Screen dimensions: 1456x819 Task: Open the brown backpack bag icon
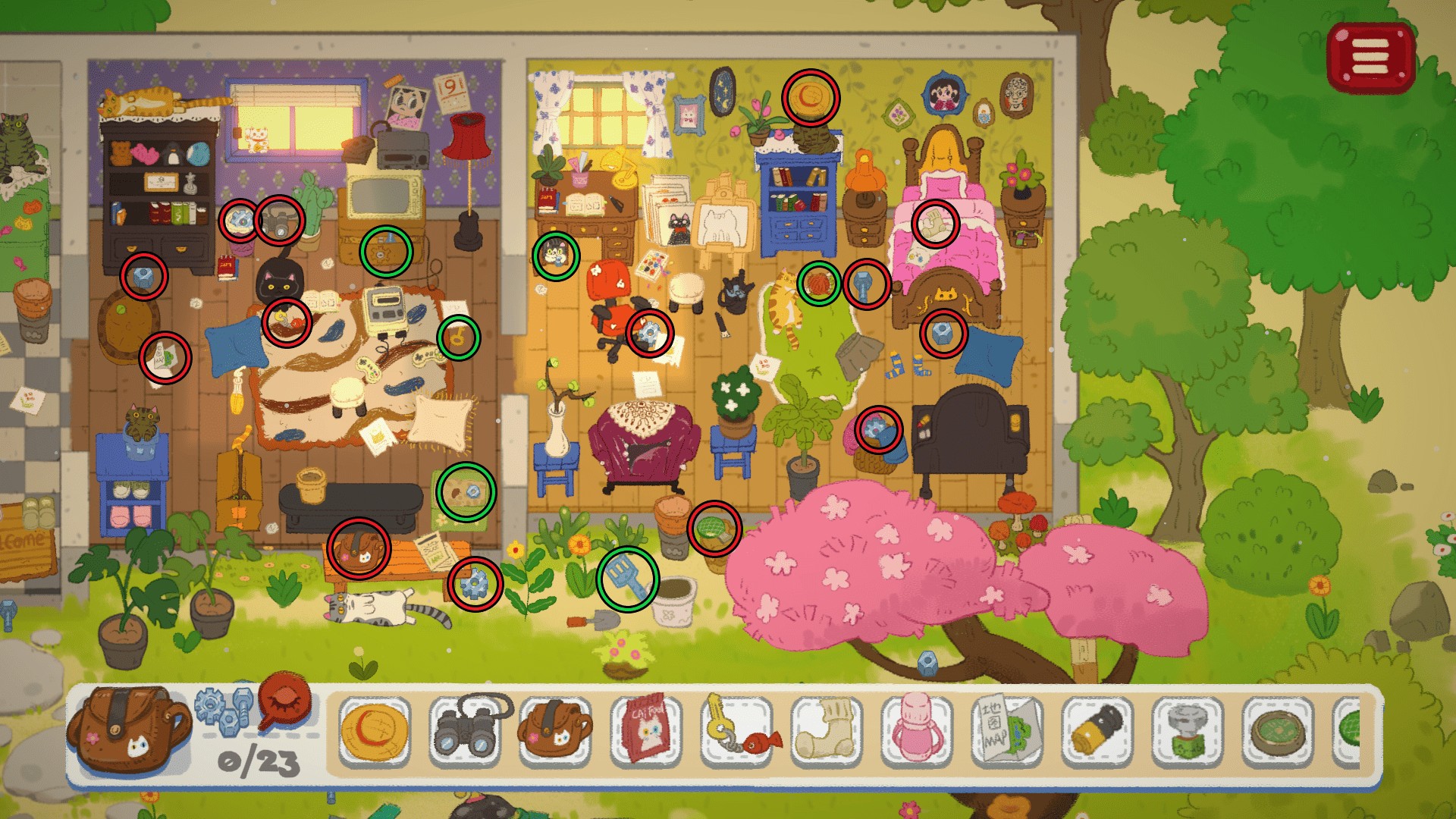click(127, 730)
